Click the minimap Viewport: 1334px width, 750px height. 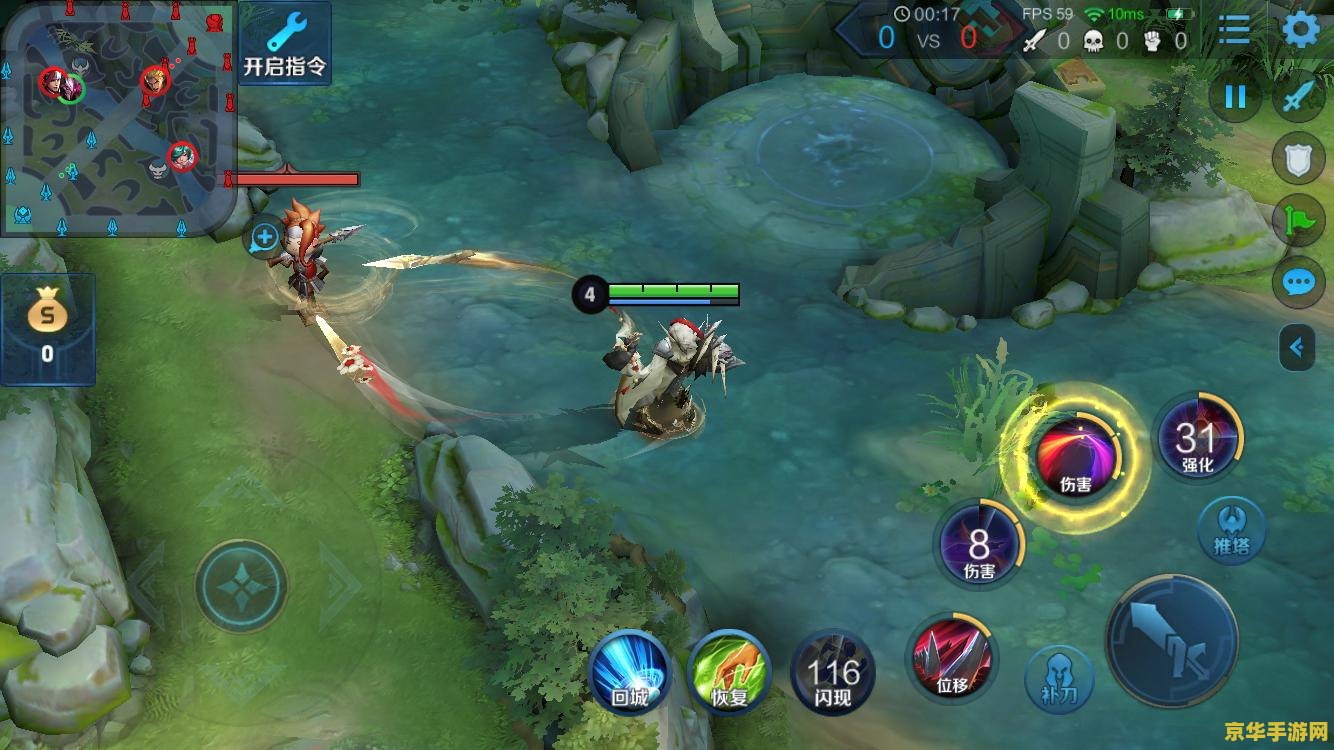point(117,118)
